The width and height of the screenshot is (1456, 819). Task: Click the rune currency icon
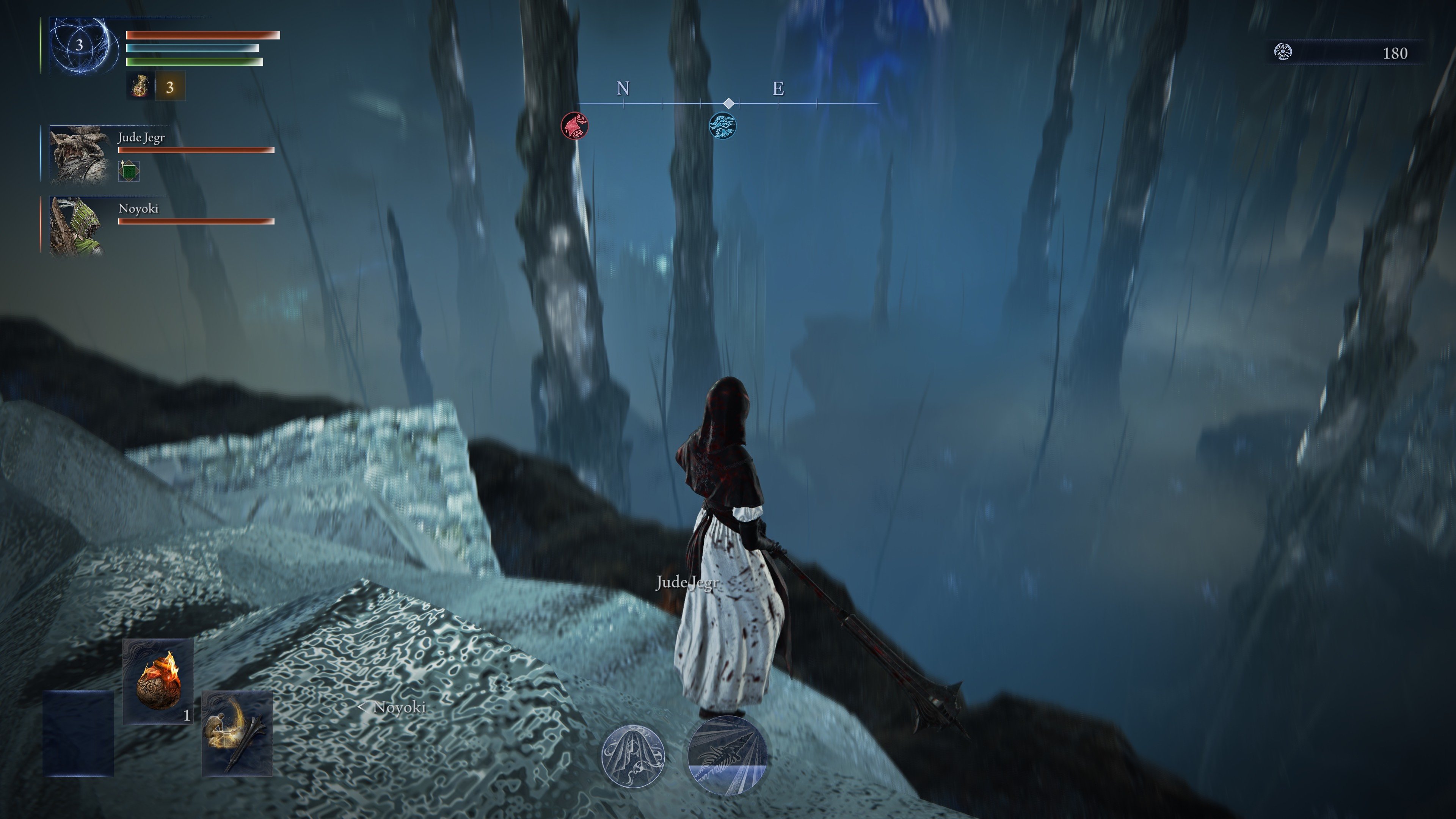click(x=1283, y=52)
